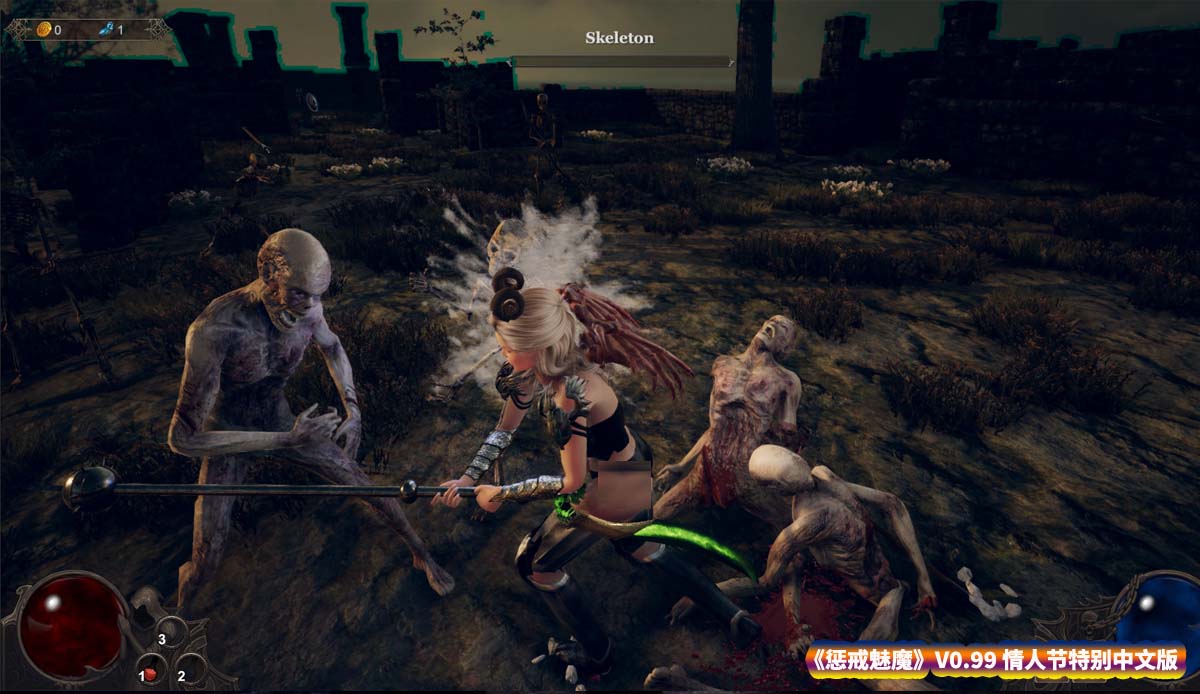
Task: Click the gold coin currency icon
Action: 43,30
